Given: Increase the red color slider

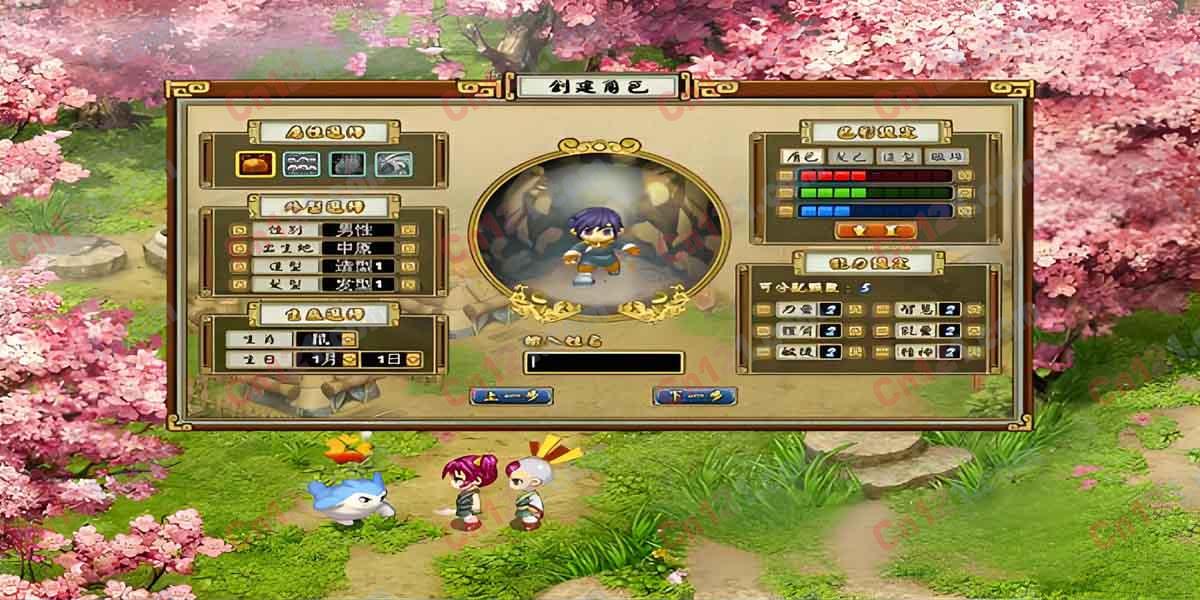Looking at the screenshot, I should [964, 176].
